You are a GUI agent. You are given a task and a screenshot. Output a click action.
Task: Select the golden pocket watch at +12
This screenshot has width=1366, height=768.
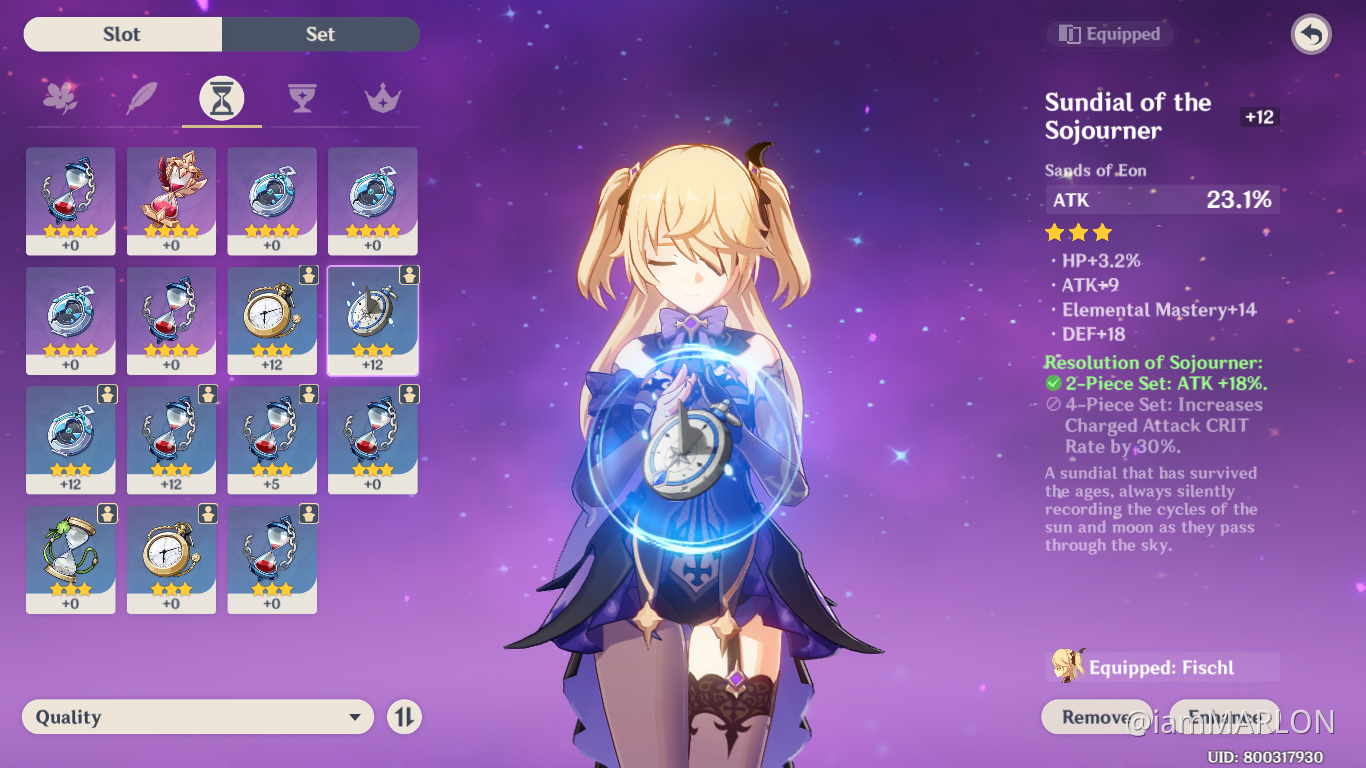(x=271, y=320)
